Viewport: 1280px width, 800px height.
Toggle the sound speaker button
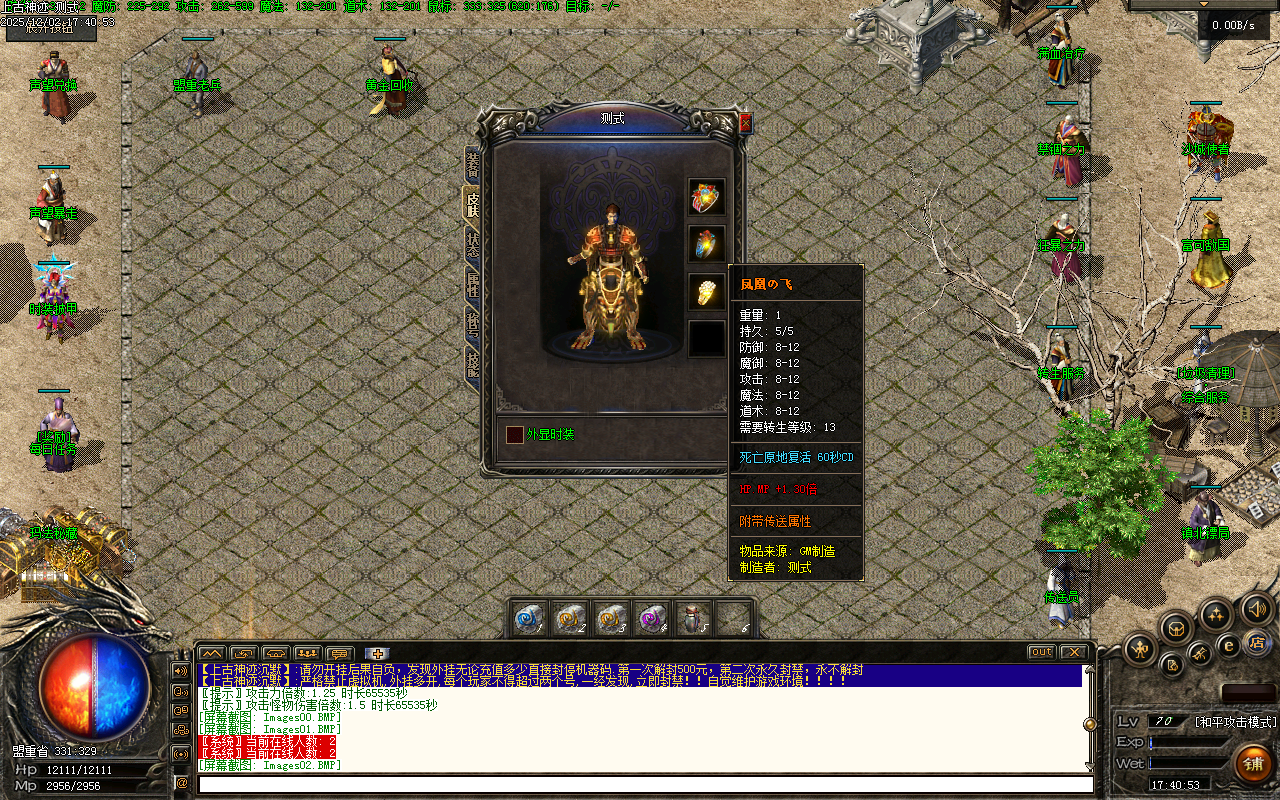tap(1256, 608)
